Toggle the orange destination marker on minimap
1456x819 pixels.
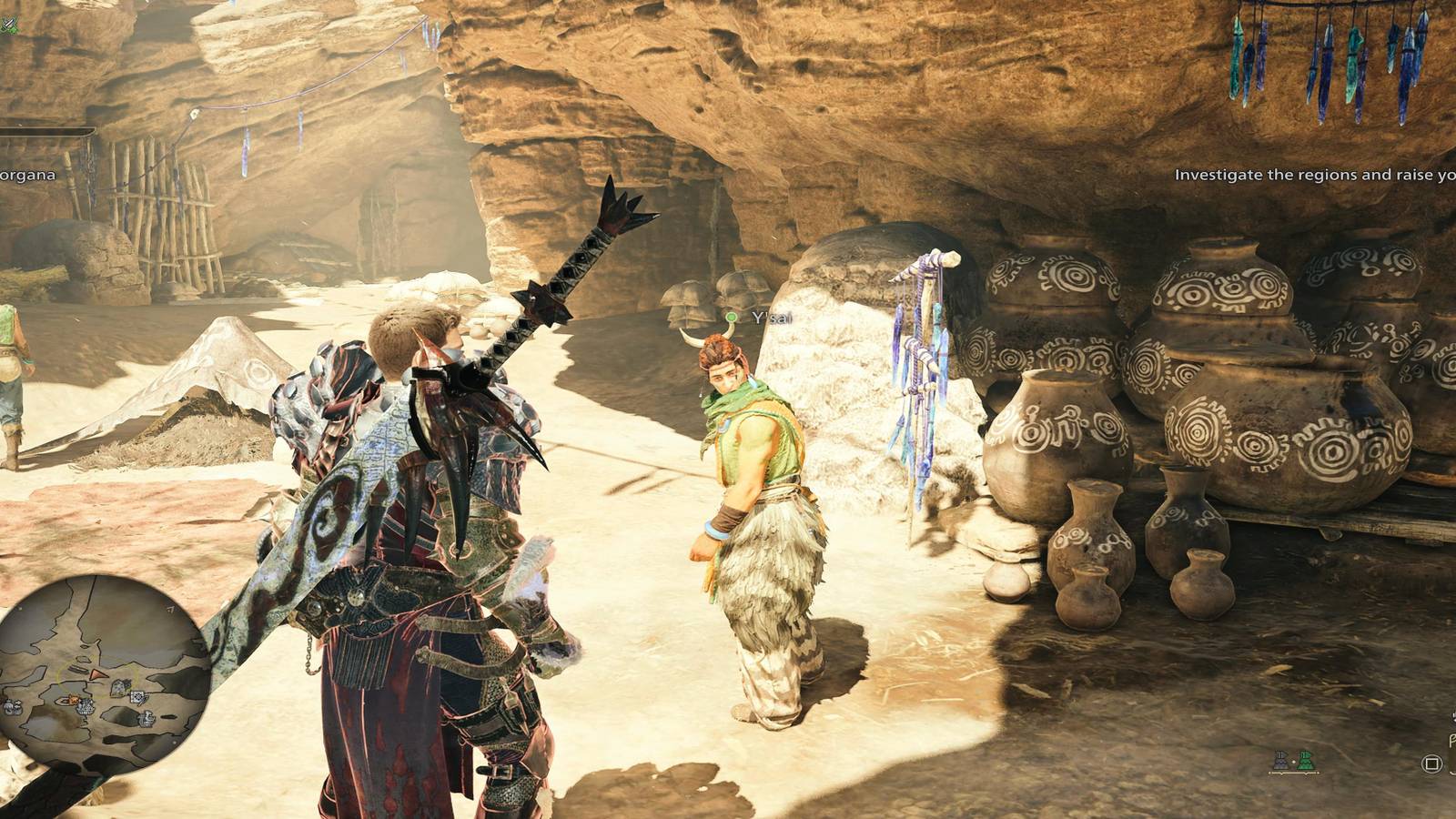click(74, 699)
